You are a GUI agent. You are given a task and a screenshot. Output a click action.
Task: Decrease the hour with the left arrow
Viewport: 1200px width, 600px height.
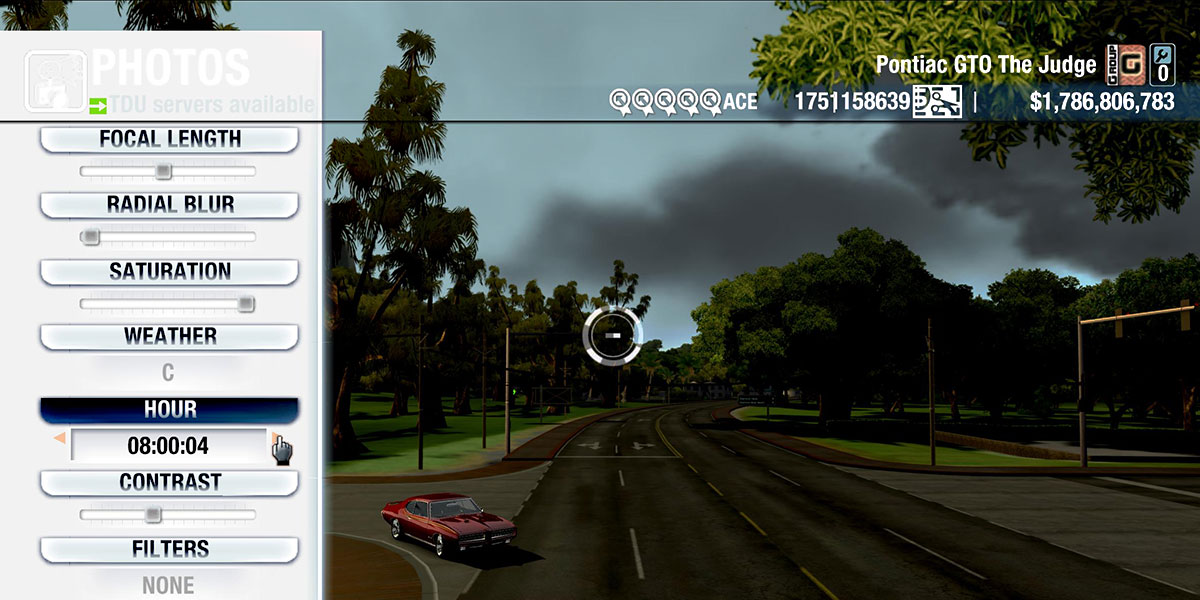click(60, 438)
